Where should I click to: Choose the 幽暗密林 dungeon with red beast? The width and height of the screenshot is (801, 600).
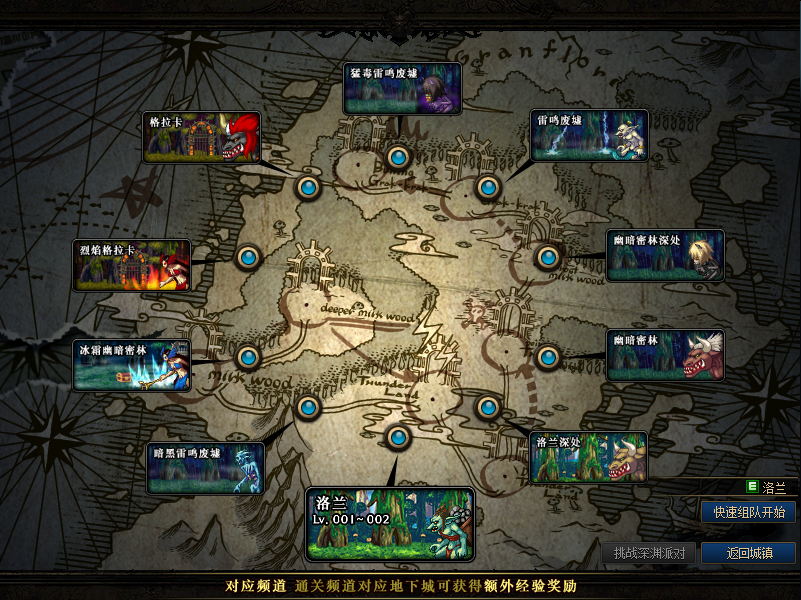pyautogui.click(x=666, y=355)
